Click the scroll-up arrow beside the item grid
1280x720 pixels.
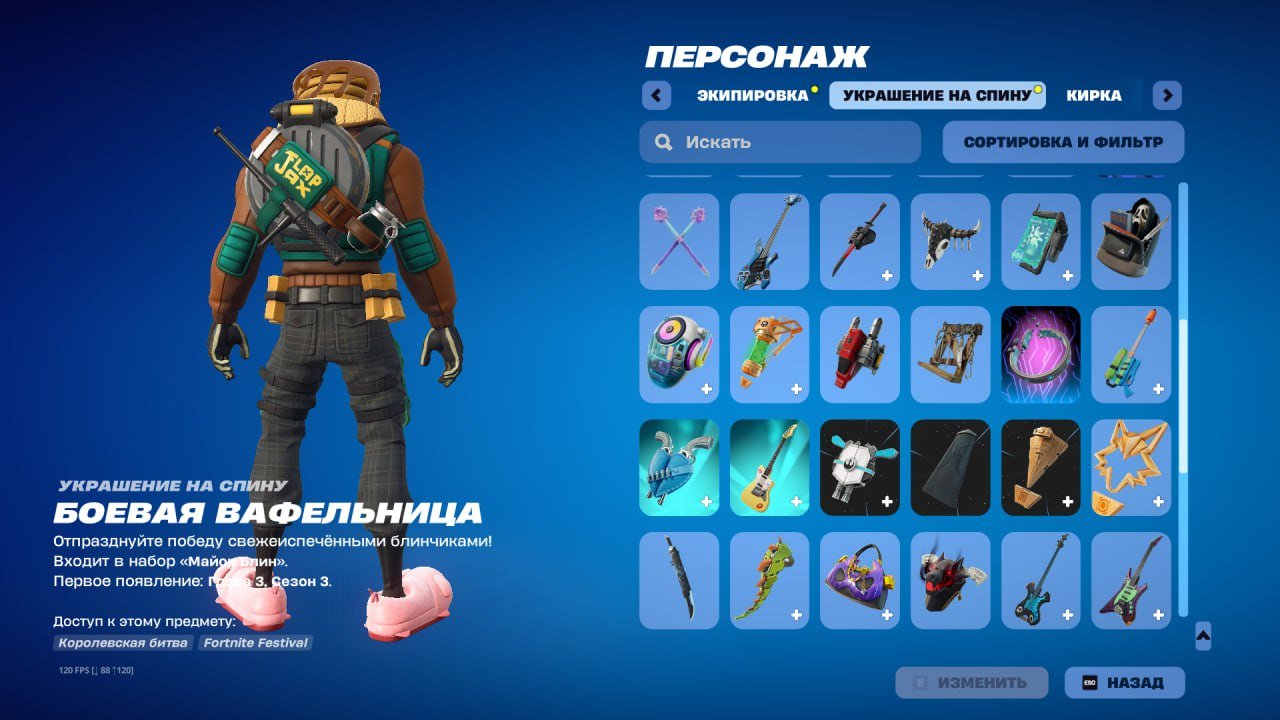[1204, 633]
